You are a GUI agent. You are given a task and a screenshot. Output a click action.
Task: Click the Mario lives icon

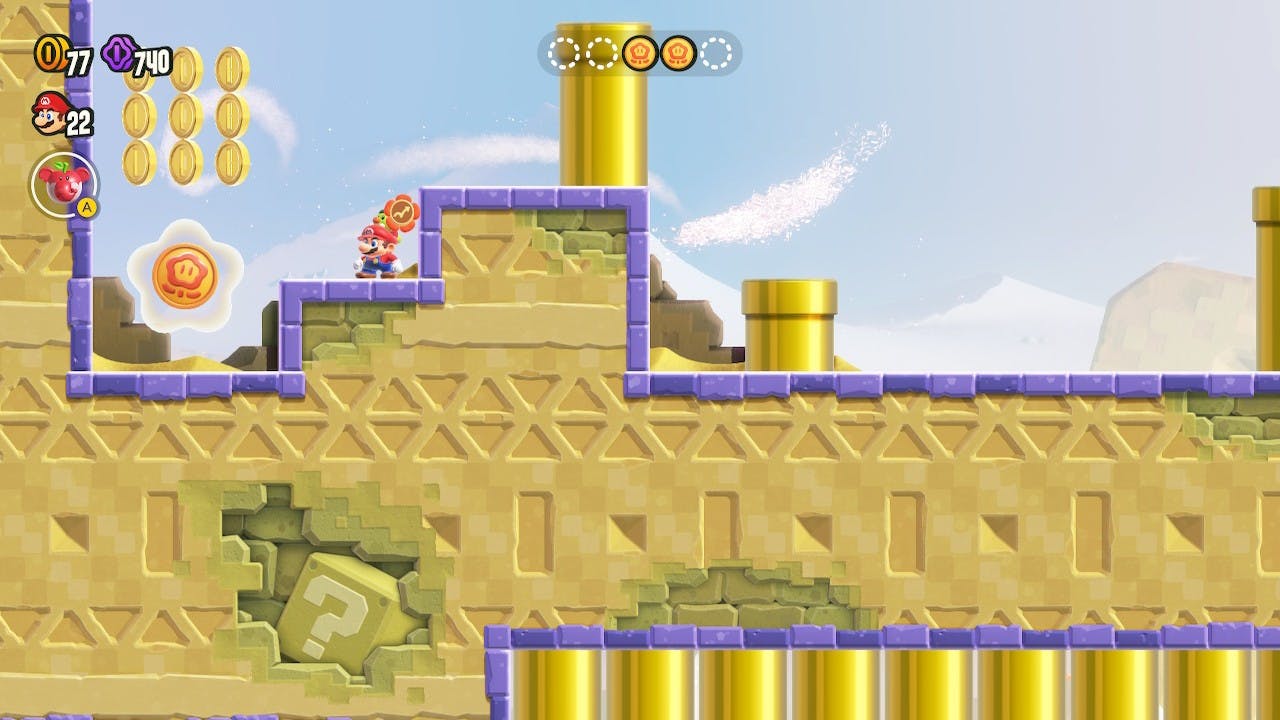pyautogui.click(x=49, y=113)
